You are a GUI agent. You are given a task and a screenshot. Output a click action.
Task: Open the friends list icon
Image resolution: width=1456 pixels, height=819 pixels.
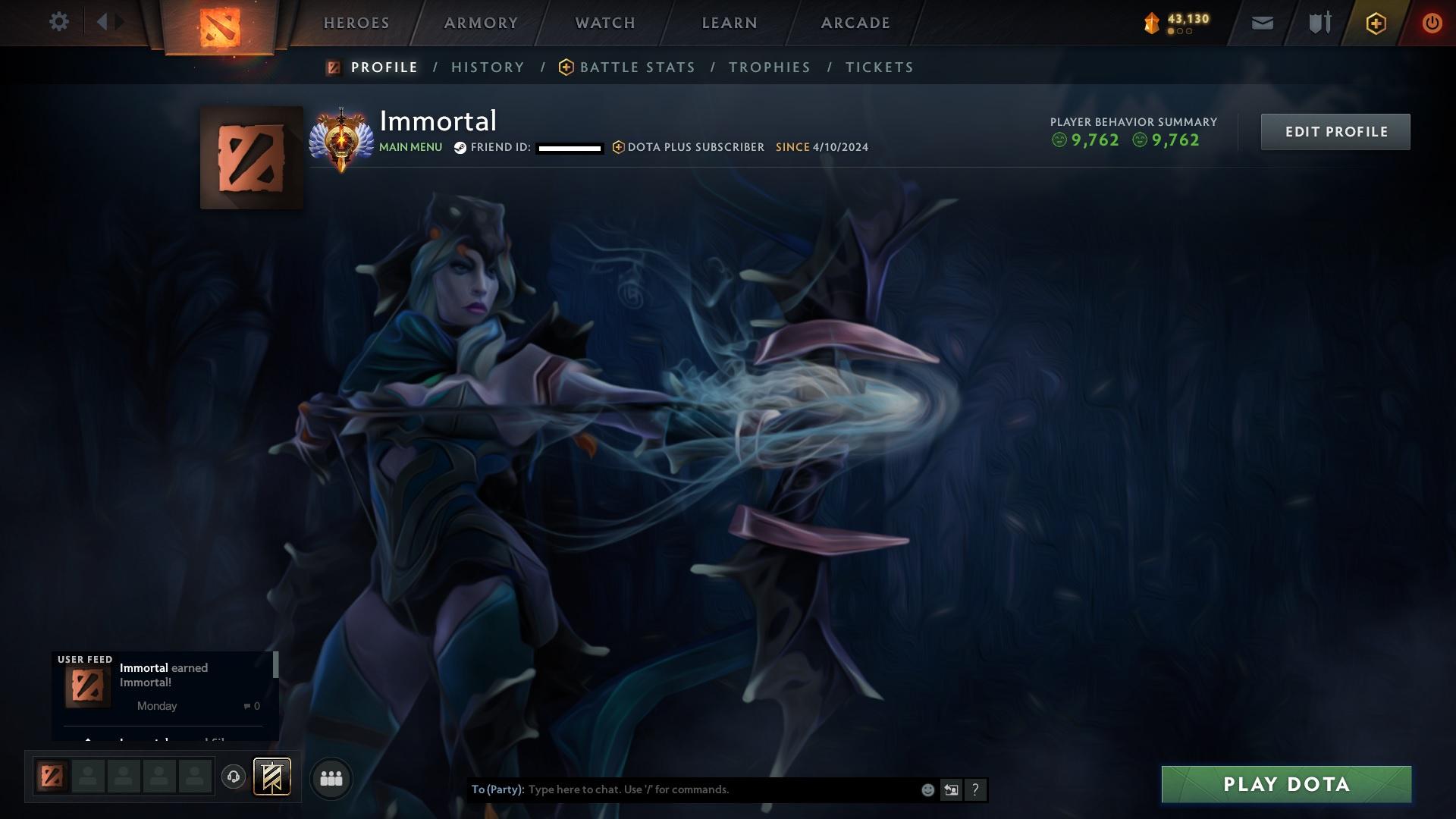(330, 777)
